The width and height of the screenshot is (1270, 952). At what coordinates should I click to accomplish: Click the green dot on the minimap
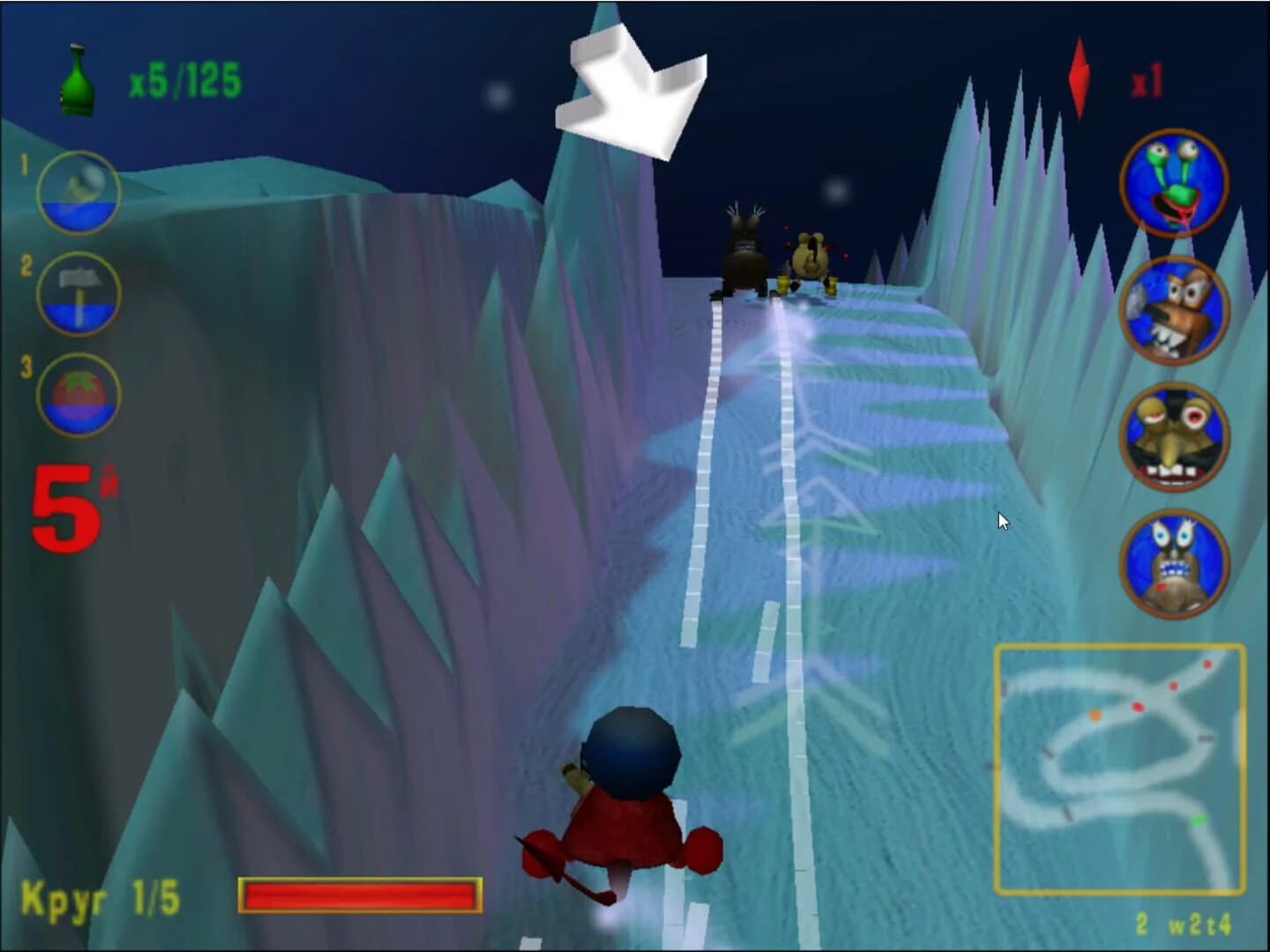coord(1198,820)
